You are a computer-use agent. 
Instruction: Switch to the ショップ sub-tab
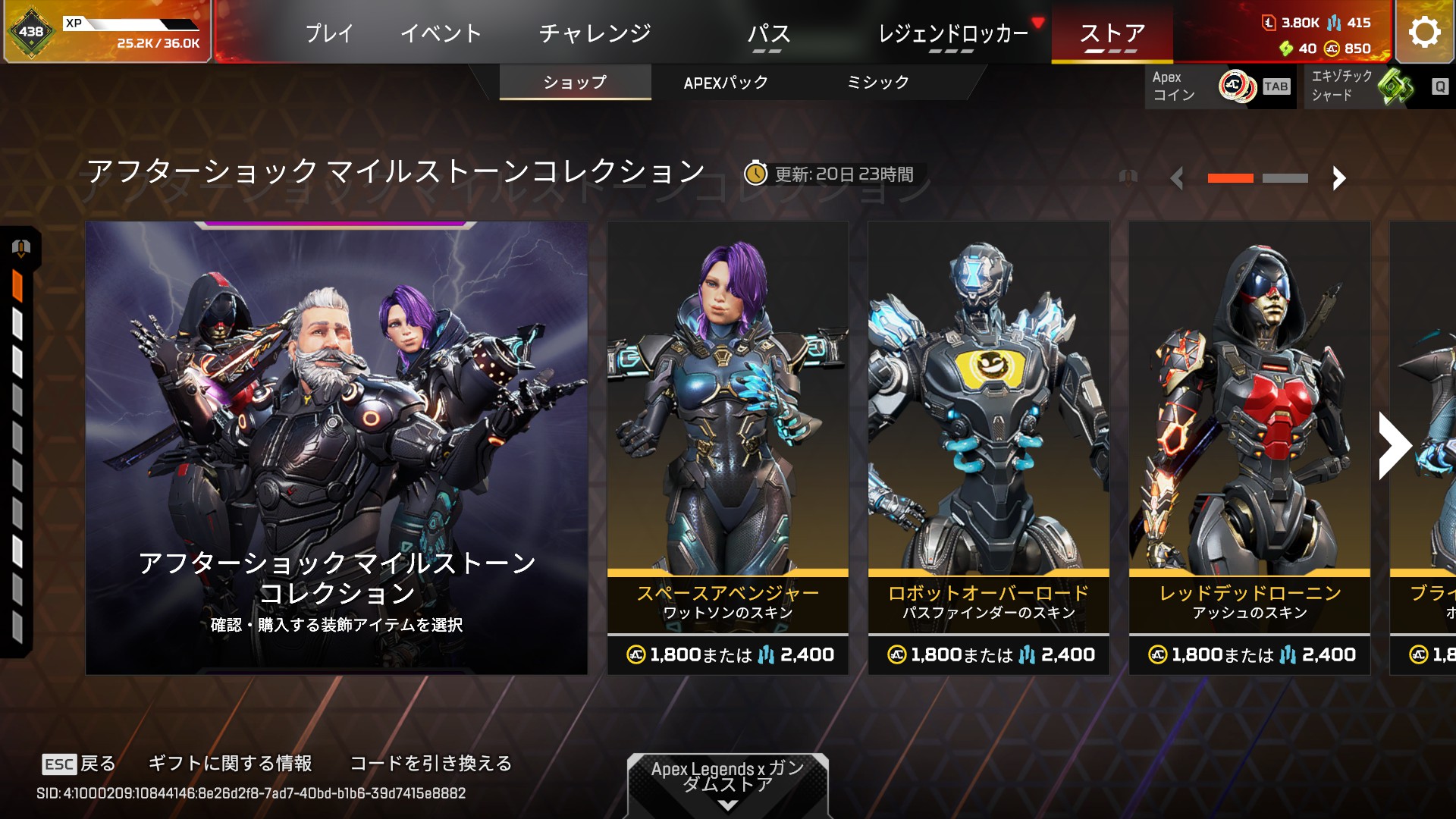click(575, 82)
